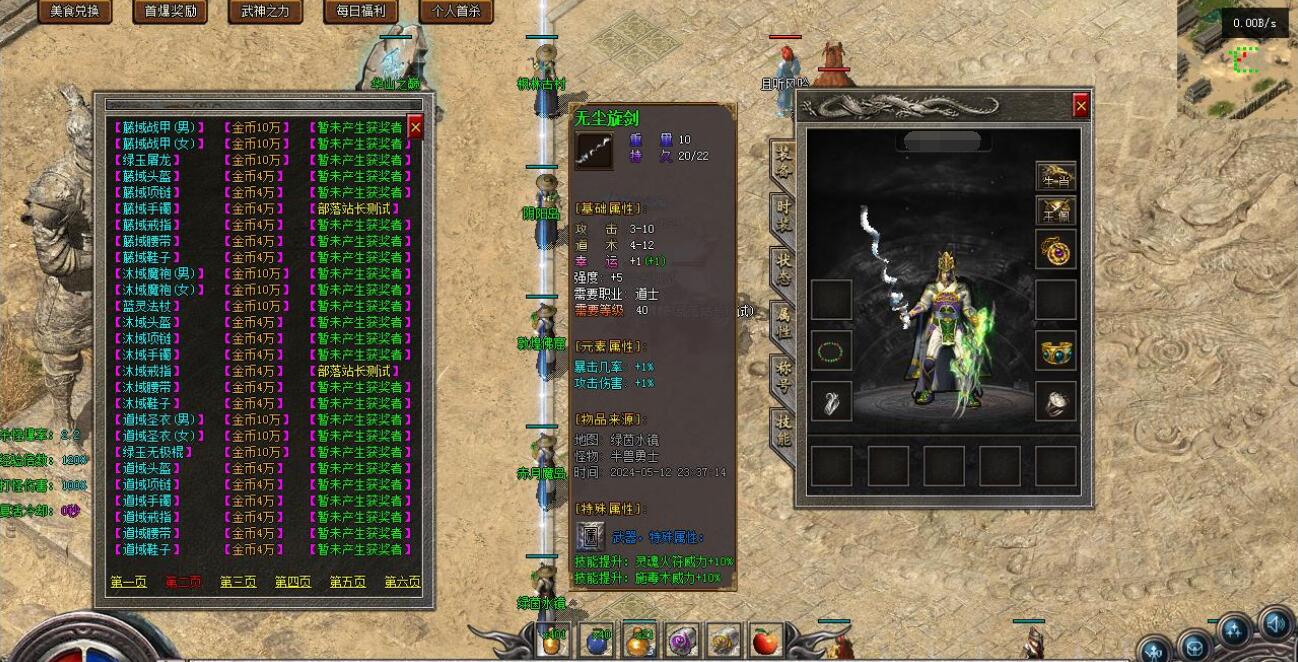Switch to 第三页 of reward list
Viewport: 1298px width, 662px height.
pos(238,582)
